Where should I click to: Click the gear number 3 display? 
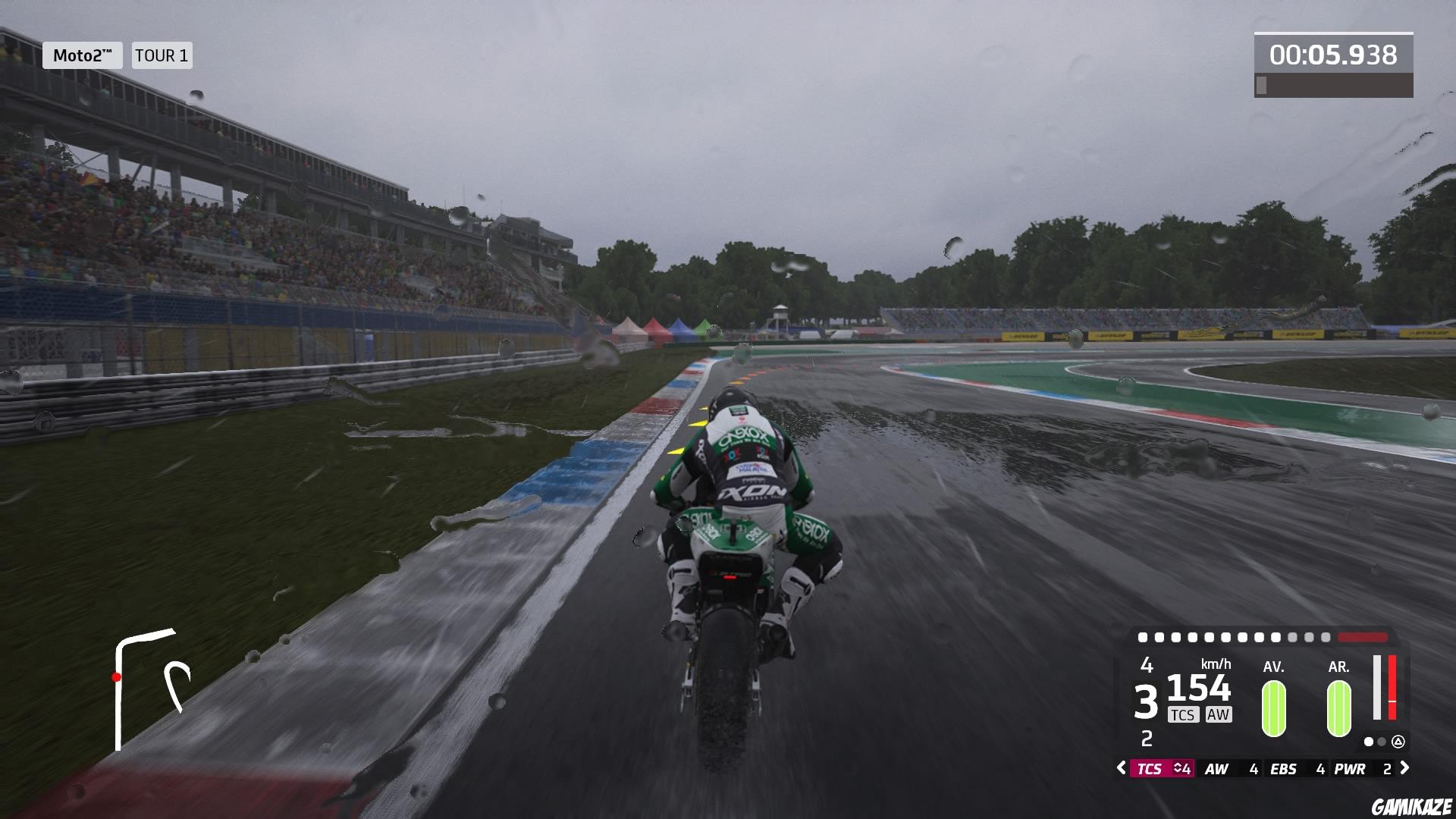1145,700
